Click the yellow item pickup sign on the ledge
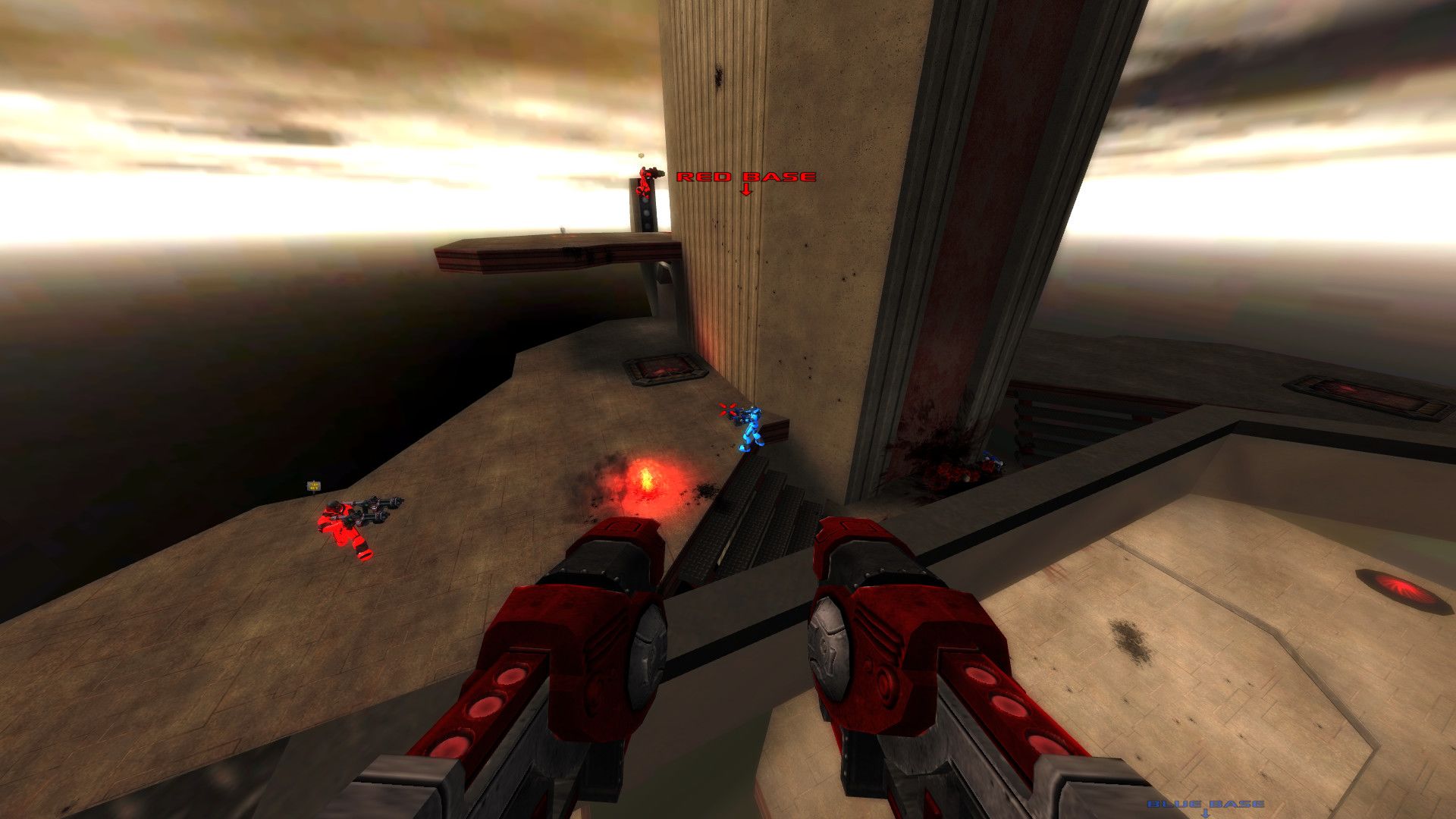This screenshot has height=819, width=1456. [312, 485]
